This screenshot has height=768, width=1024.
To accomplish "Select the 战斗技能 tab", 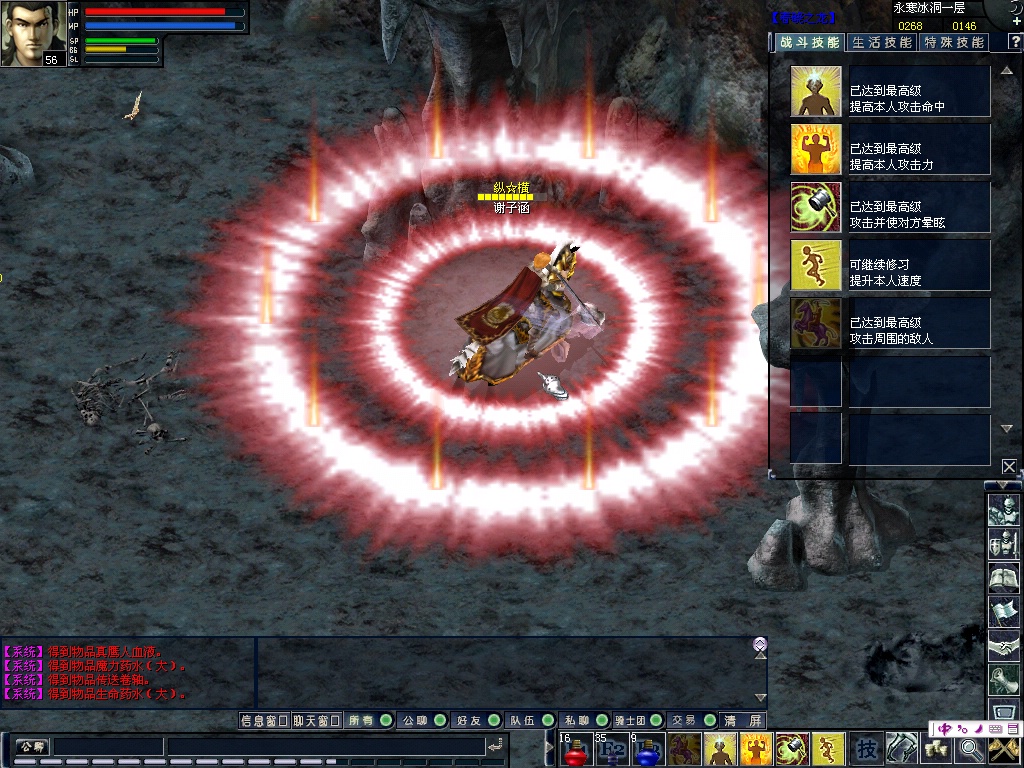I will pyautogui.click(x=810, y=42).
